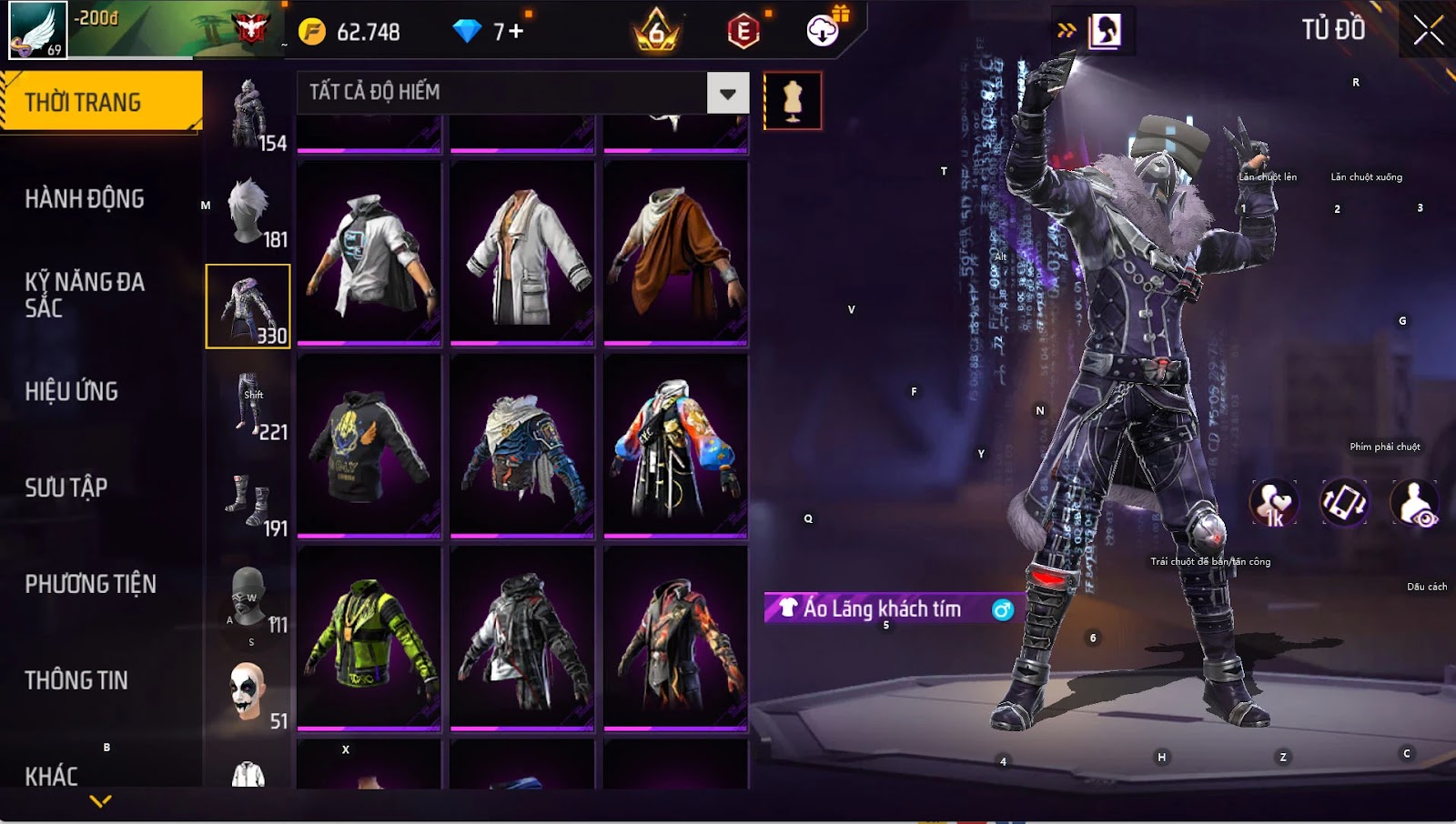Image resolution: width=1456 pixels, height=824 pixels.
Task: Click the mannequin outfit preview button
Action: point(792,100)
